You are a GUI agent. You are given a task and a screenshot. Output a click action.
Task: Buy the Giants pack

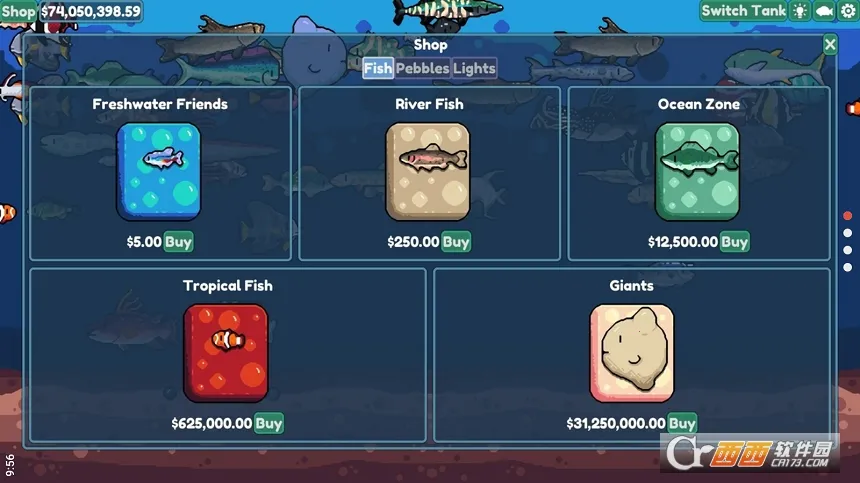point(682,423)
